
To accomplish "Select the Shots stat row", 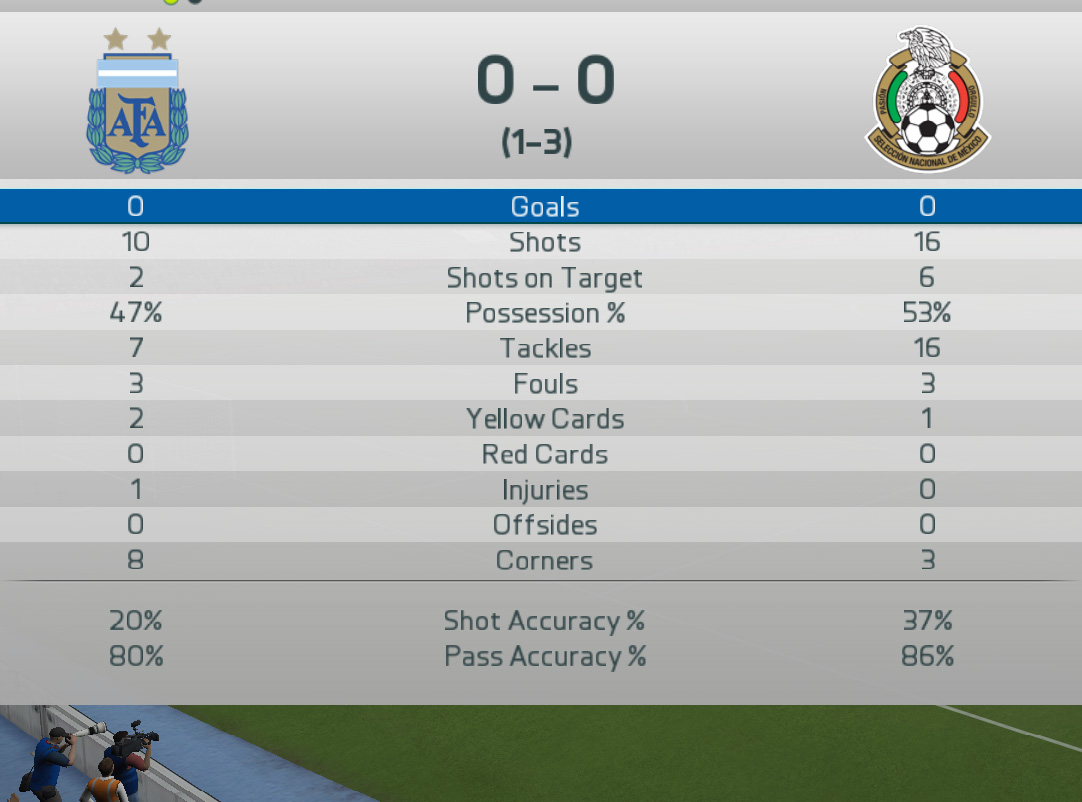I will (x=544, y=242).
